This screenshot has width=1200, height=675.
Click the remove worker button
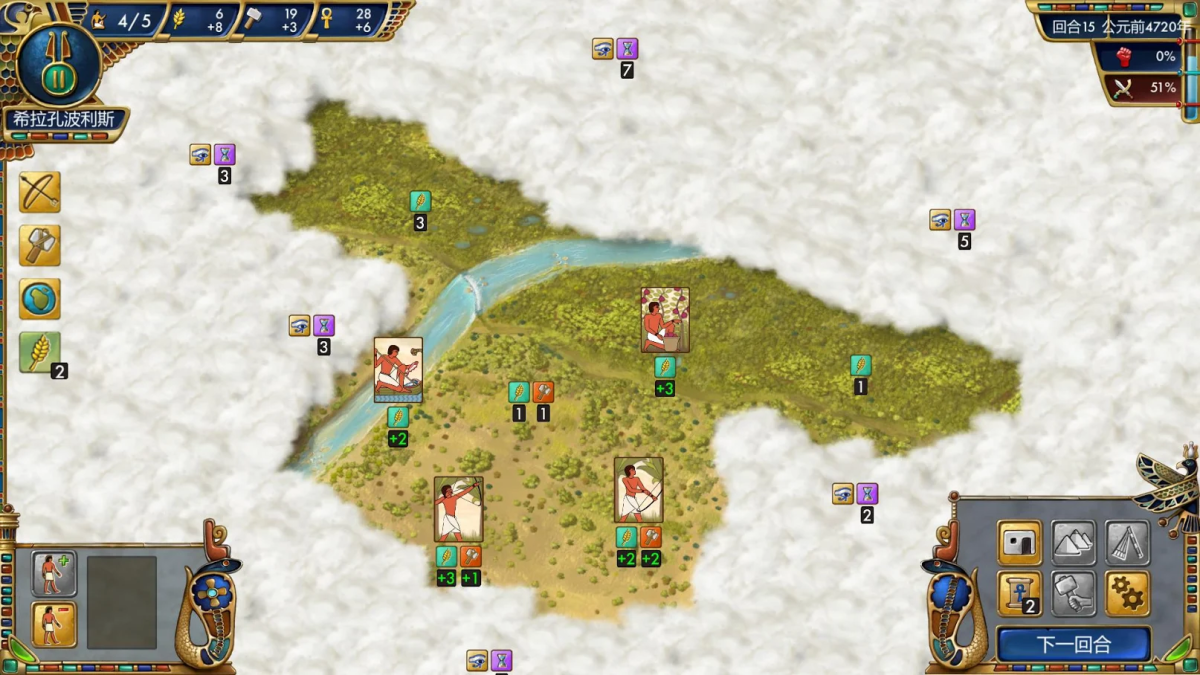54,624
